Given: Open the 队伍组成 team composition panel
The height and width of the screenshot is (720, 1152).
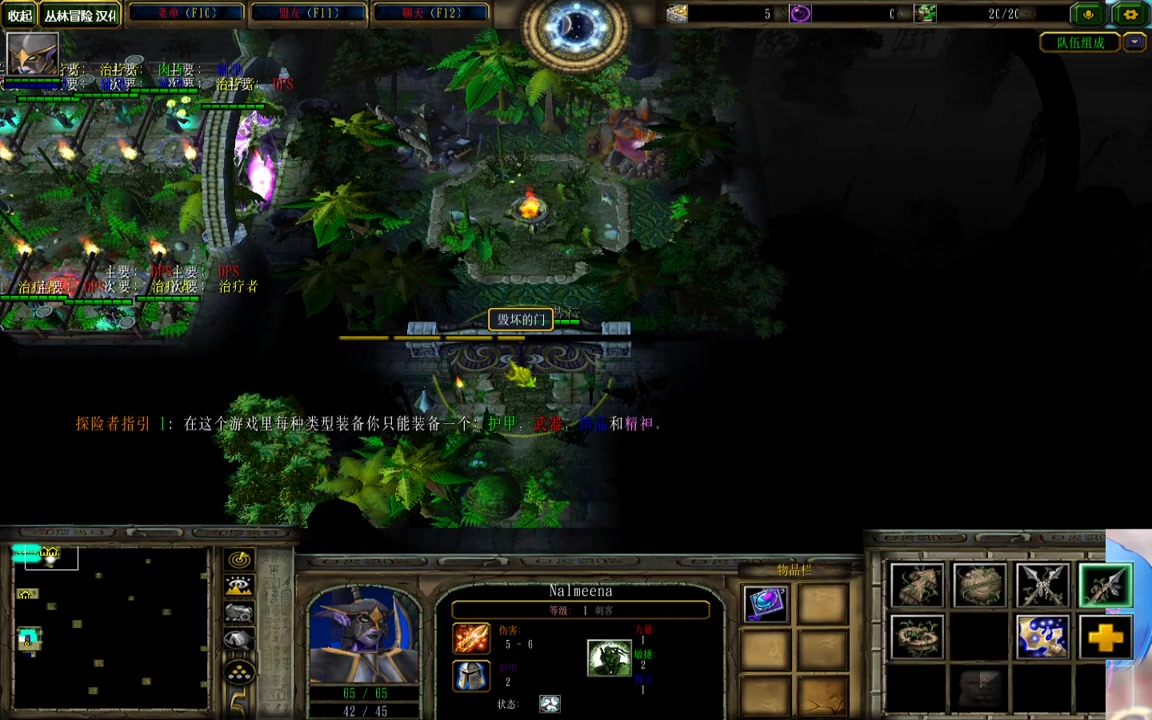Looking at the screenshot, I should click(1080, 42).
